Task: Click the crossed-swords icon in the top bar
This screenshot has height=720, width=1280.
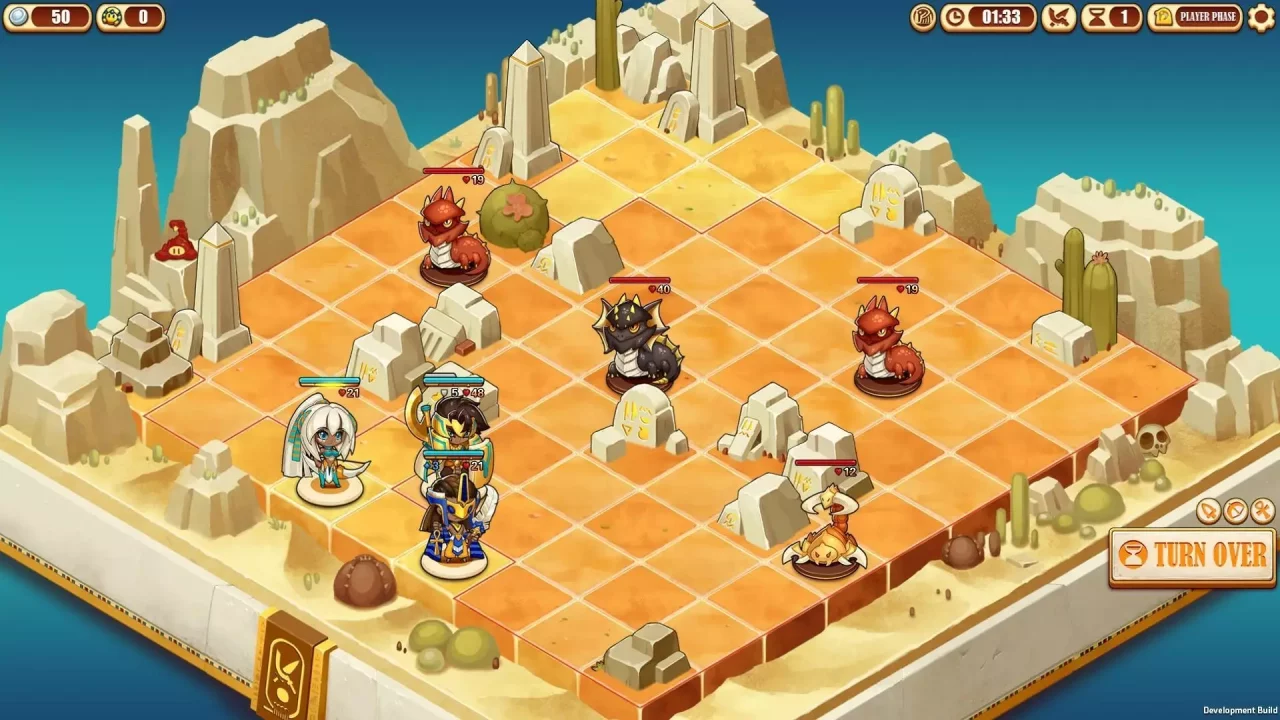Action: [1057, 17]
